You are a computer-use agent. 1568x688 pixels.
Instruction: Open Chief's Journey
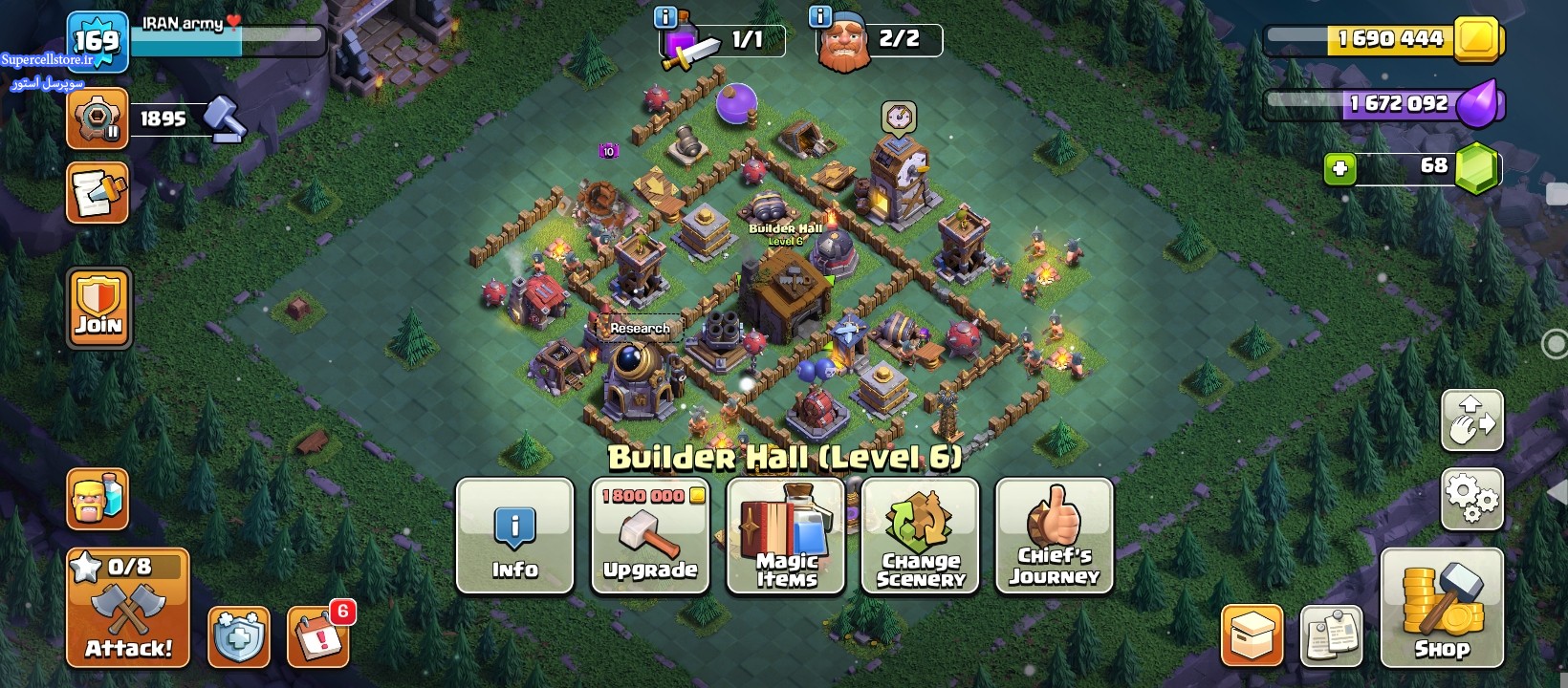pyautogui.click(x=1054, y=536)
